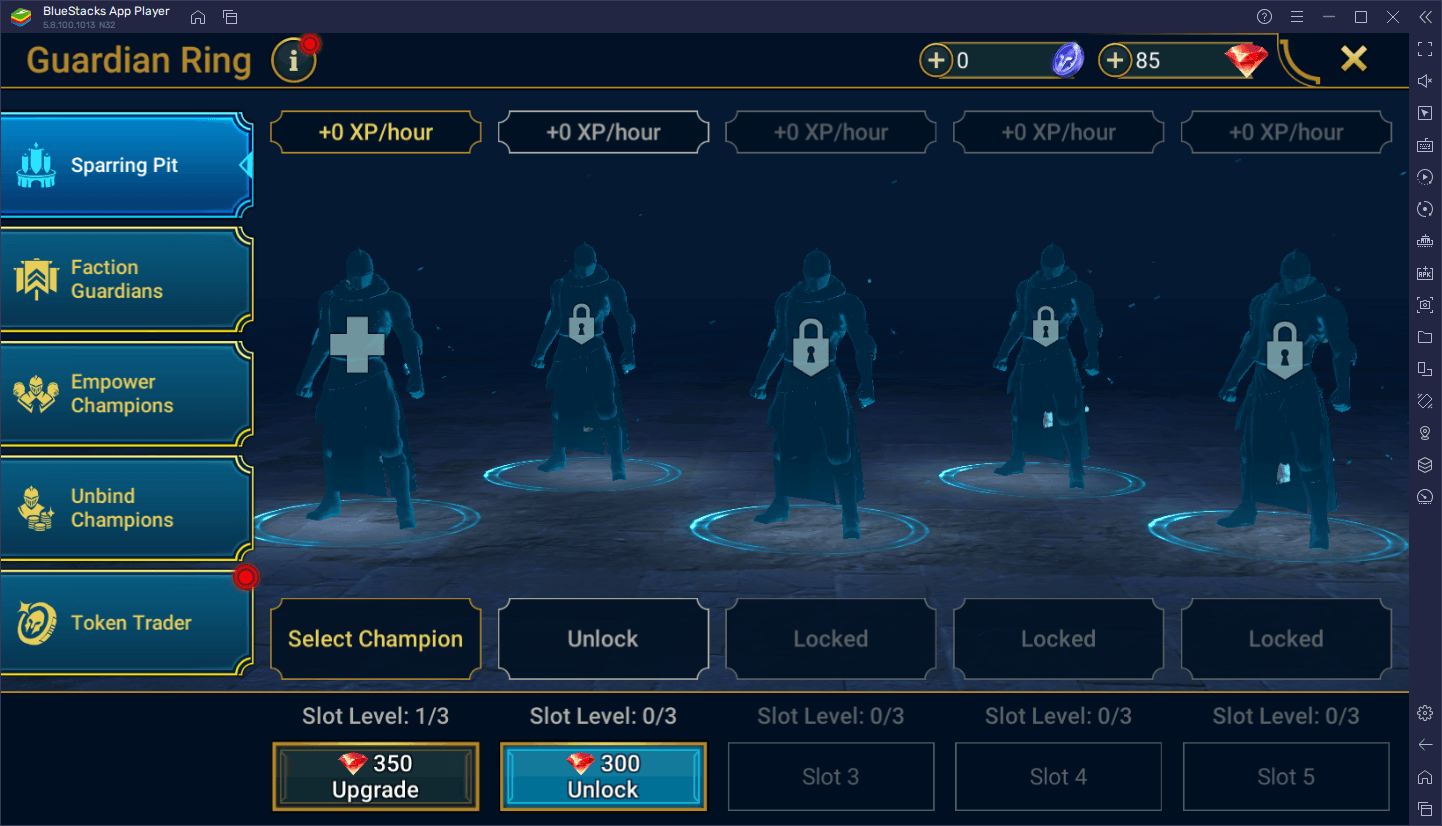Viewport: 1442px width, 826px height.
Task: Click the Guardian Ring info icon
Action: [293, 60]
